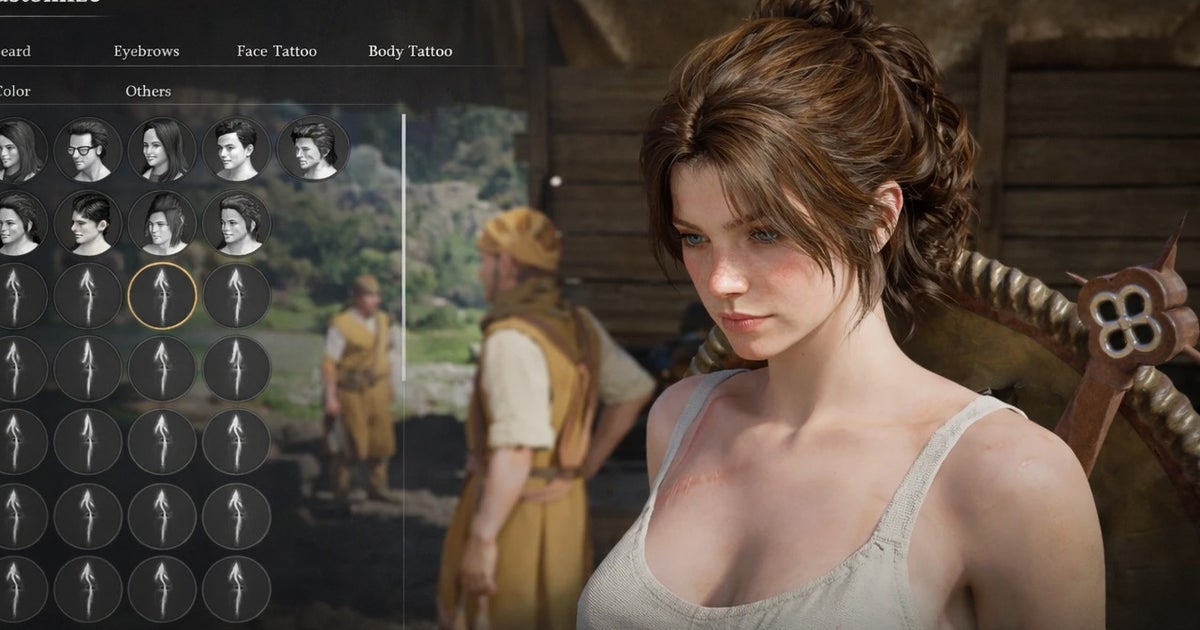The image size is (1200, 630).
Task: Switch to the Eyebrows tab
Action: pos(148,51)
